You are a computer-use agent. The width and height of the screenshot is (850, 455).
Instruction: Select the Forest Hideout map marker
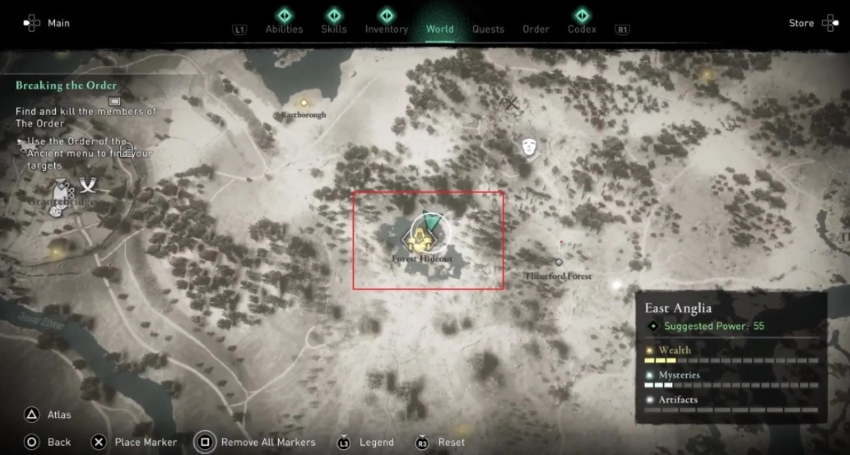point(424,236)
